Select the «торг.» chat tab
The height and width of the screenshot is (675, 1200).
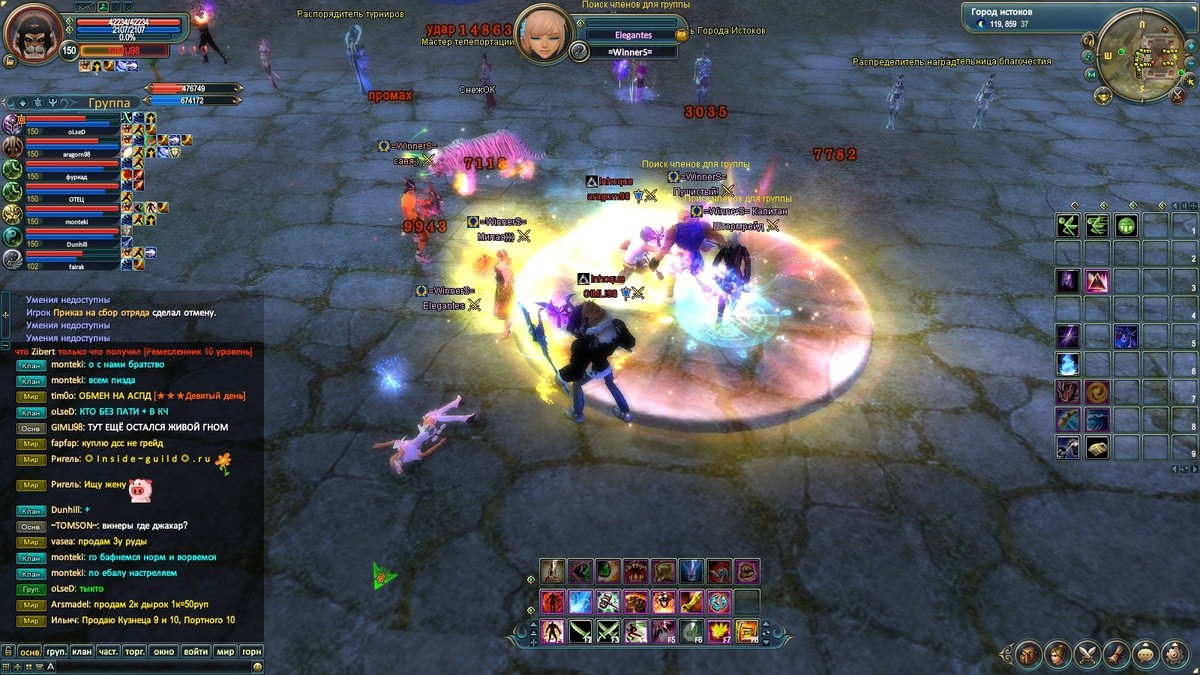click(135, 652)
